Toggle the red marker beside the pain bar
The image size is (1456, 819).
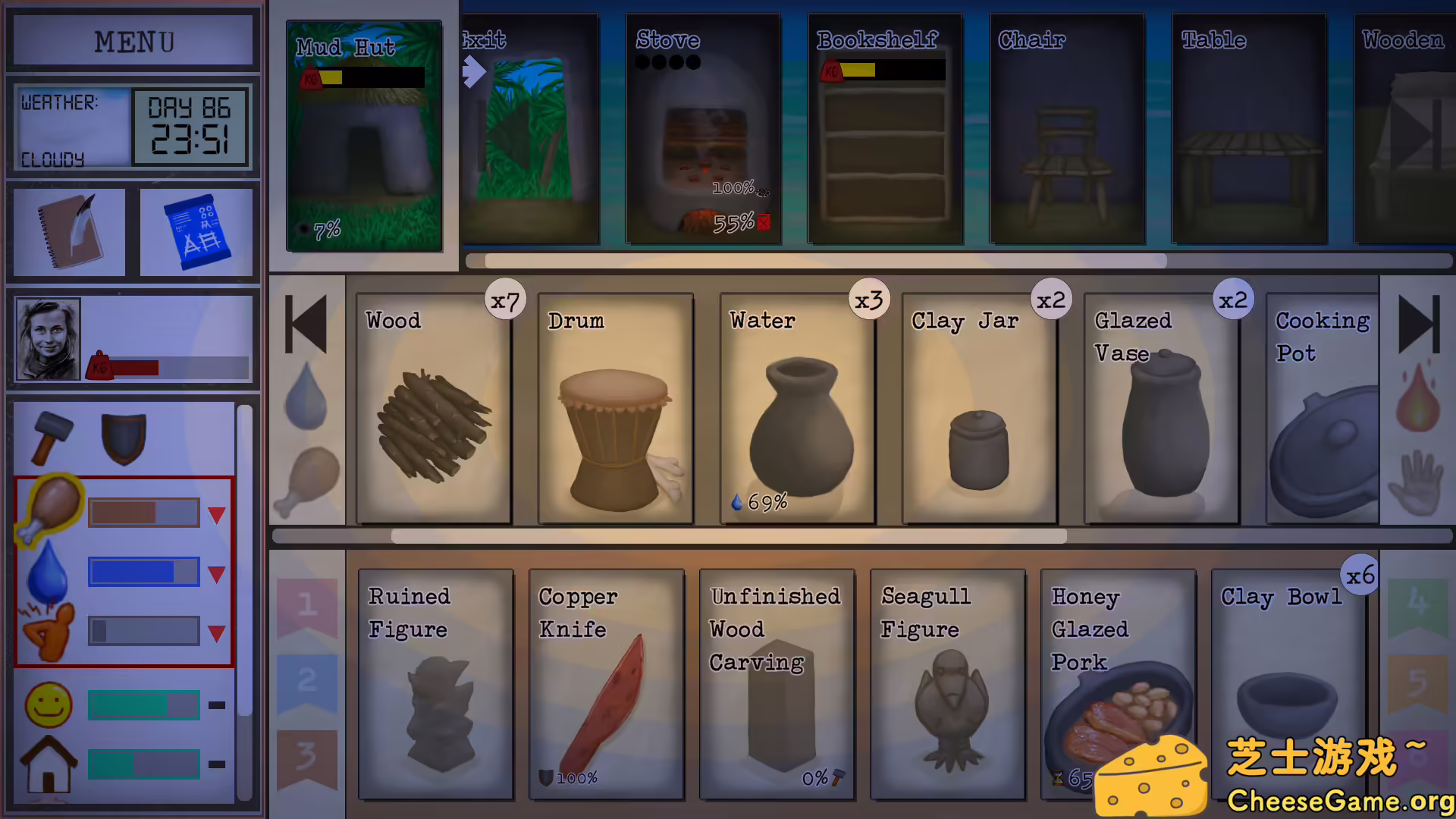(216, 630)
